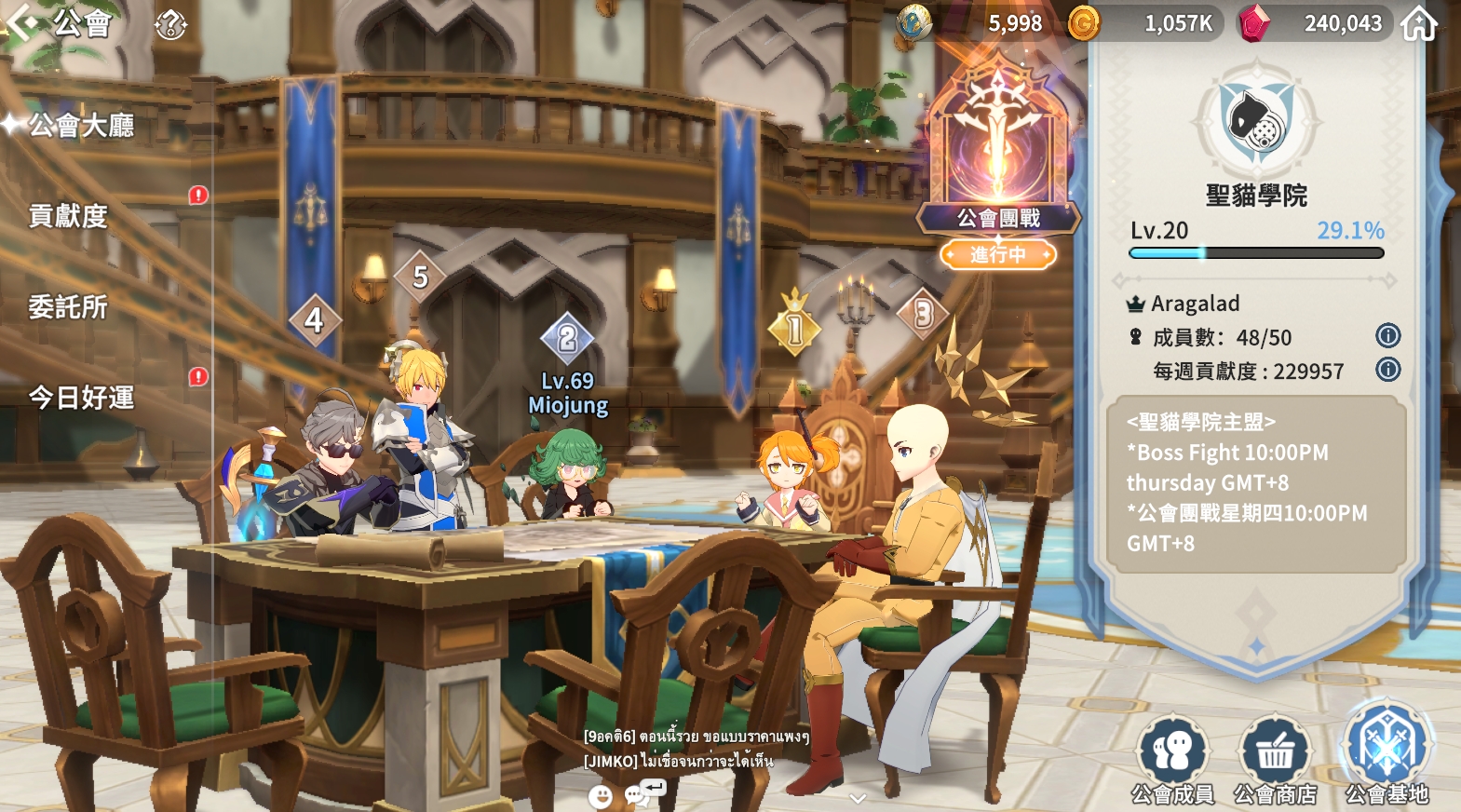Select the rank 2 member Miojung marker
The image size is (1461, 812).
tap(567, 339)
